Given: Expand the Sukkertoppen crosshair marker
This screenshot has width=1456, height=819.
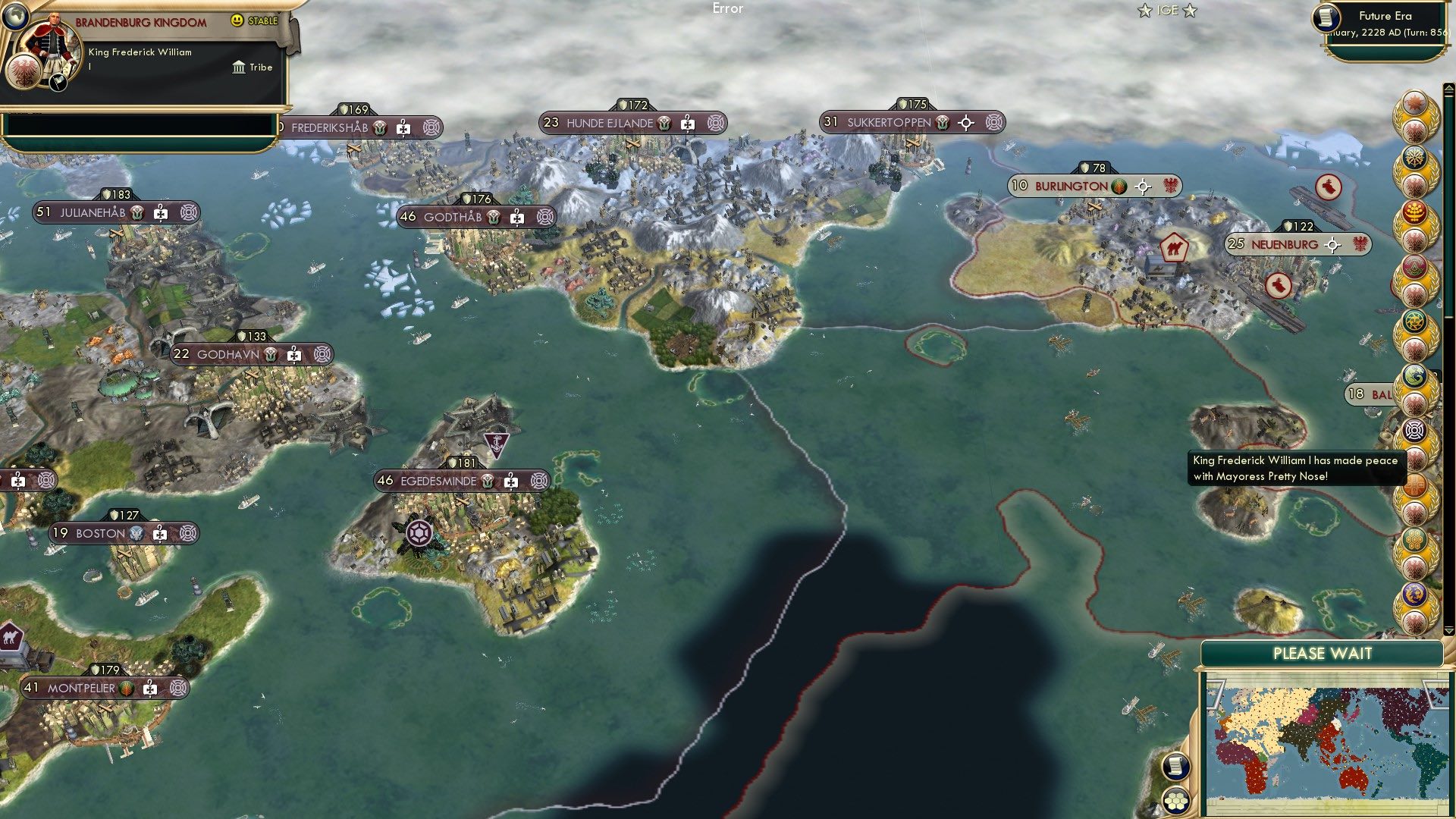Looking at the screenshot, I should pyautogui.click(x=965, y=121).
